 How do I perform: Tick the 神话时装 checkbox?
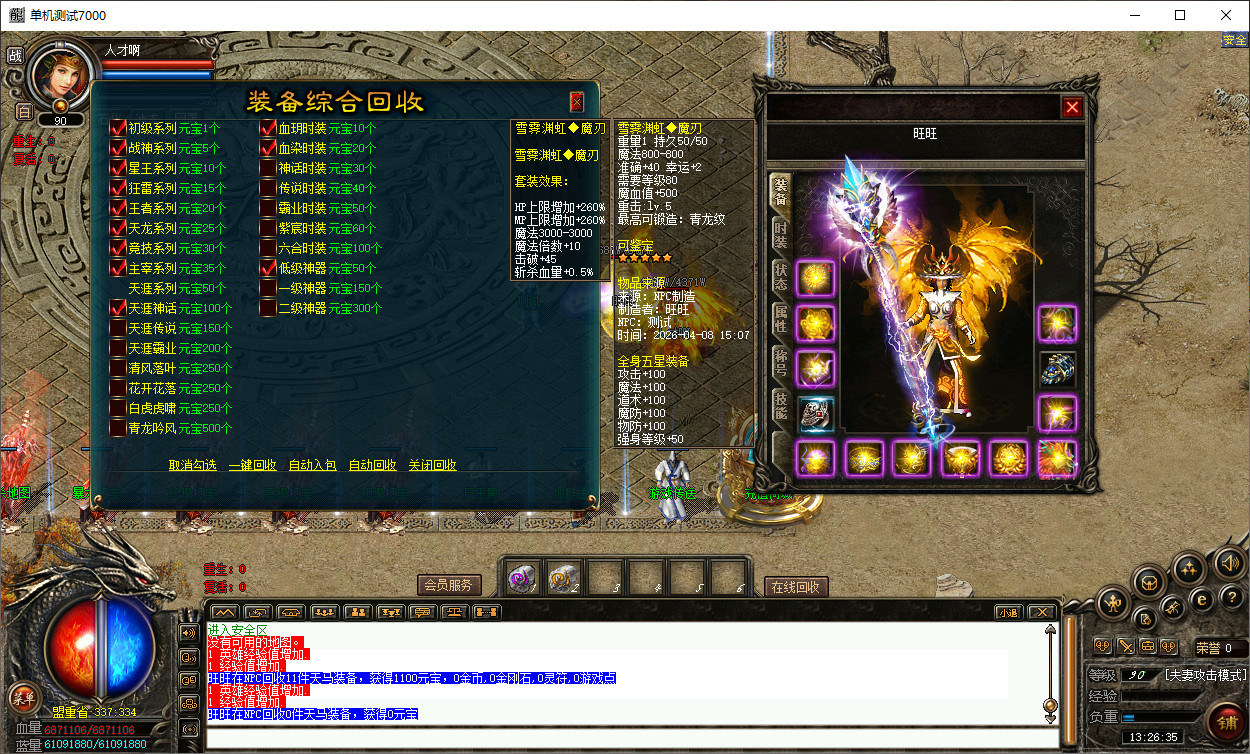point(268,168)
